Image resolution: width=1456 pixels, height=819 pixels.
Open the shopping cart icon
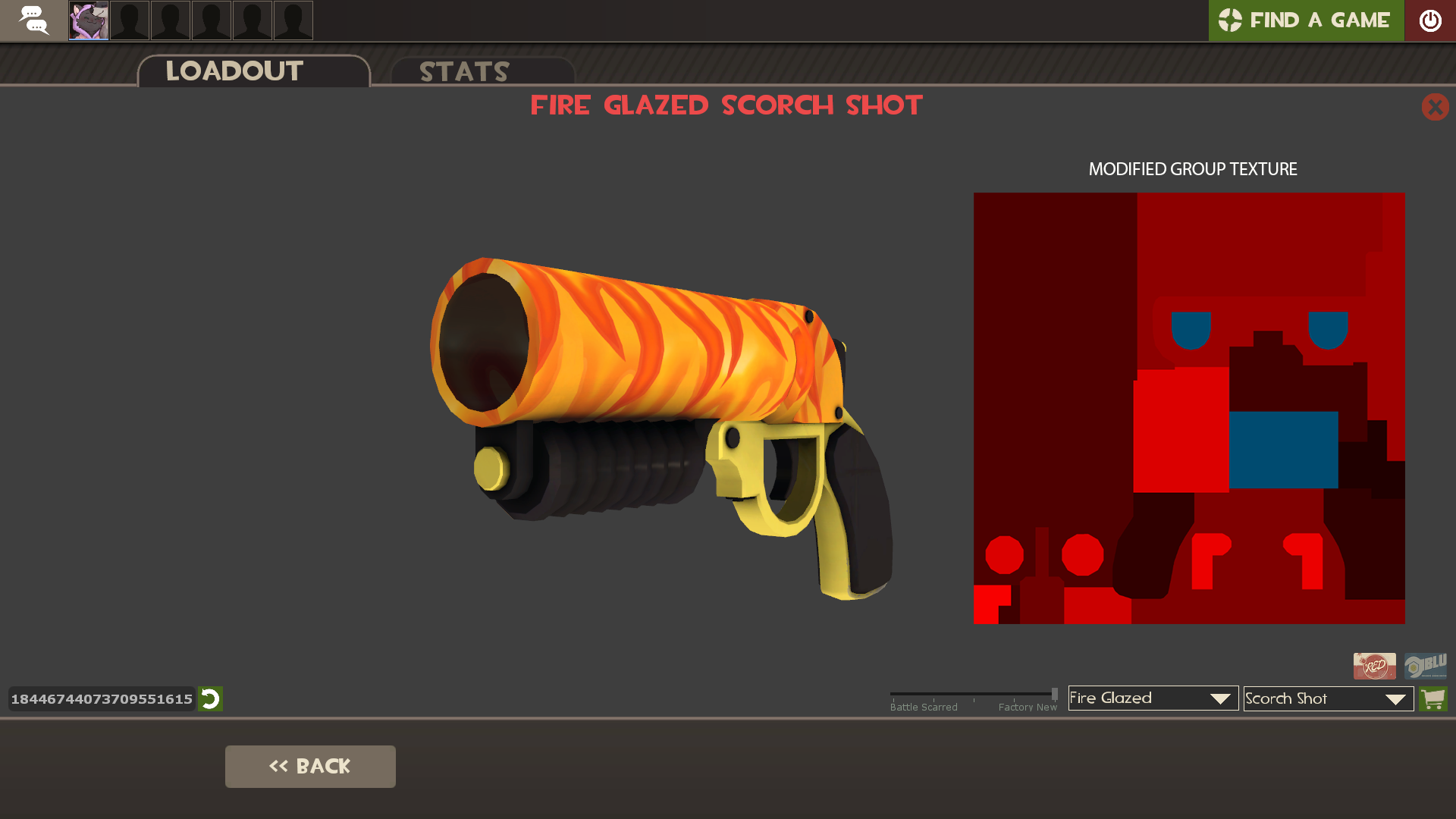click(x=1433, y=698)
